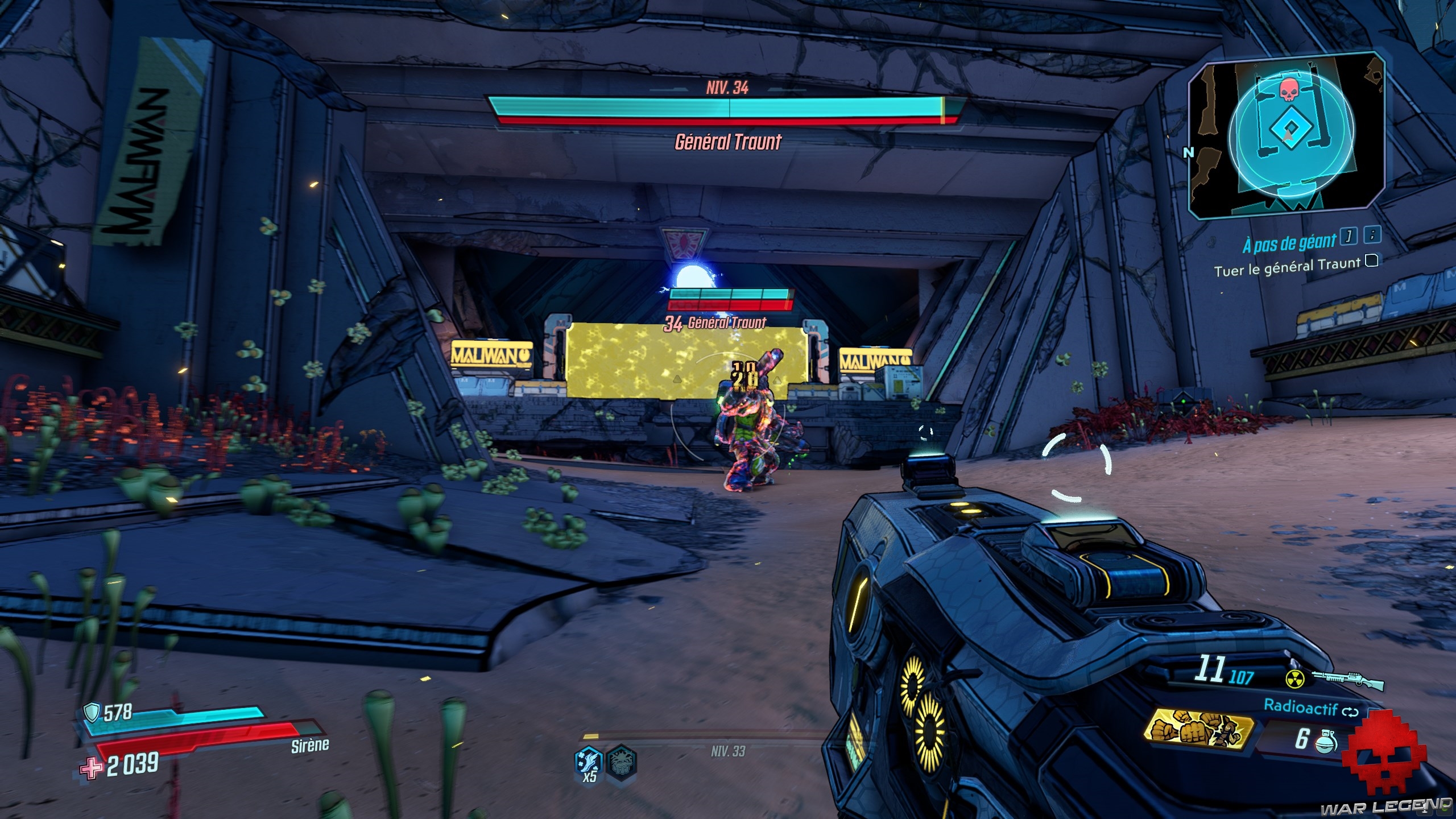Open the "À pas de géant" quest tracker
This screenshot has width=1456, height=819.
pyautogui.click(x=1289, y=243)
